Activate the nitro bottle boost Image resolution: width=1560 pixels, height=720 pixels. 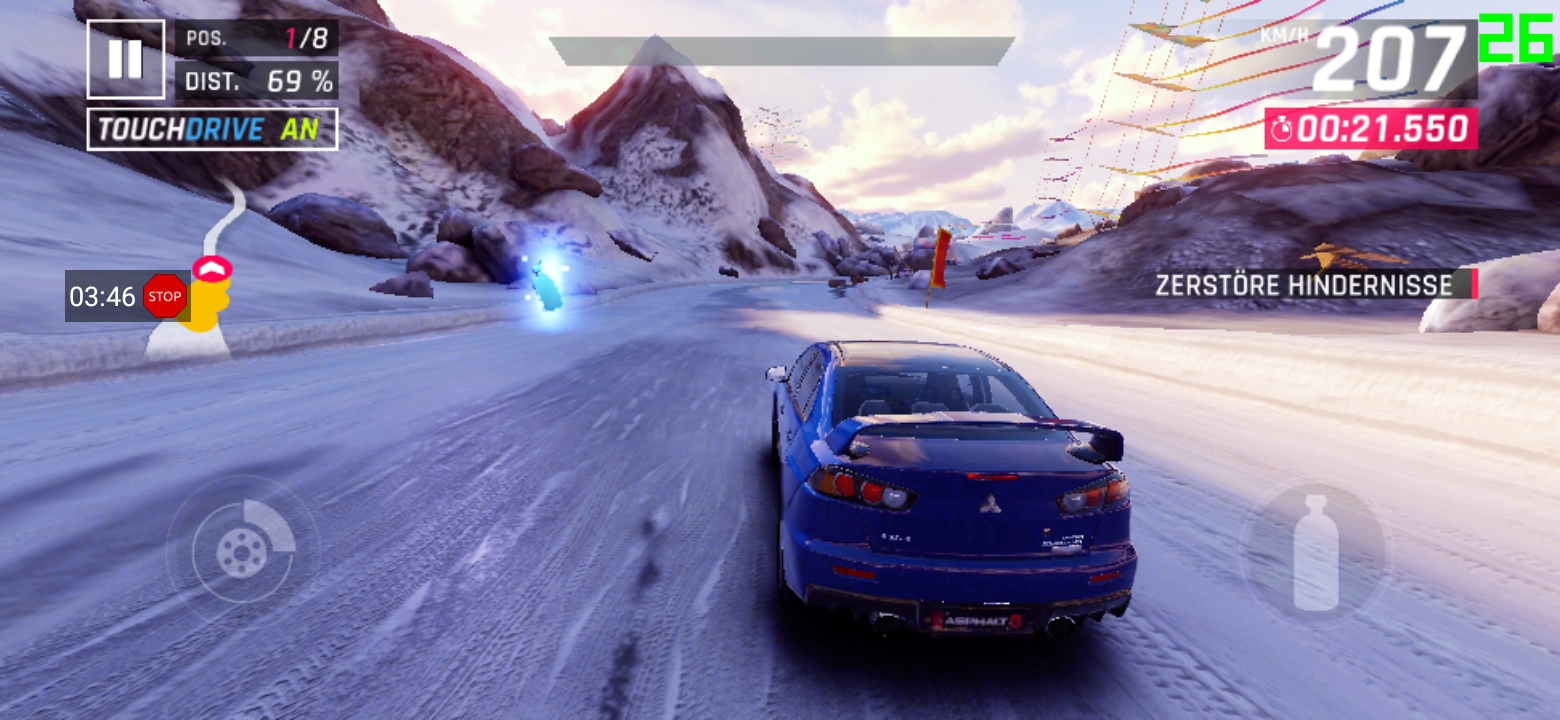[x=1315, y=553]
